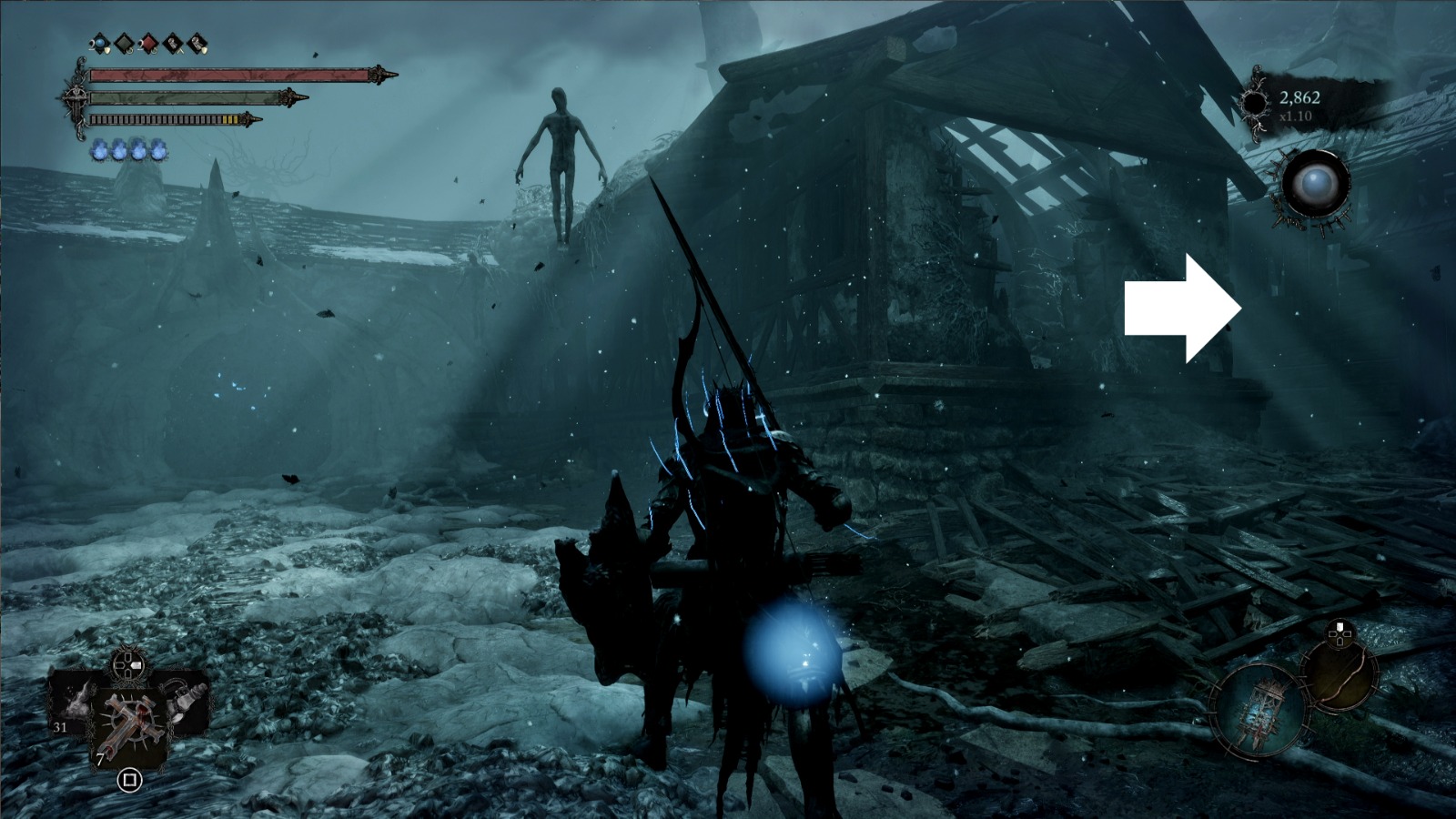This screenshot has width=1456, height=819.
Task: Click the square button prompt under the equipped weapon
Action: click(x=130, y=780)
